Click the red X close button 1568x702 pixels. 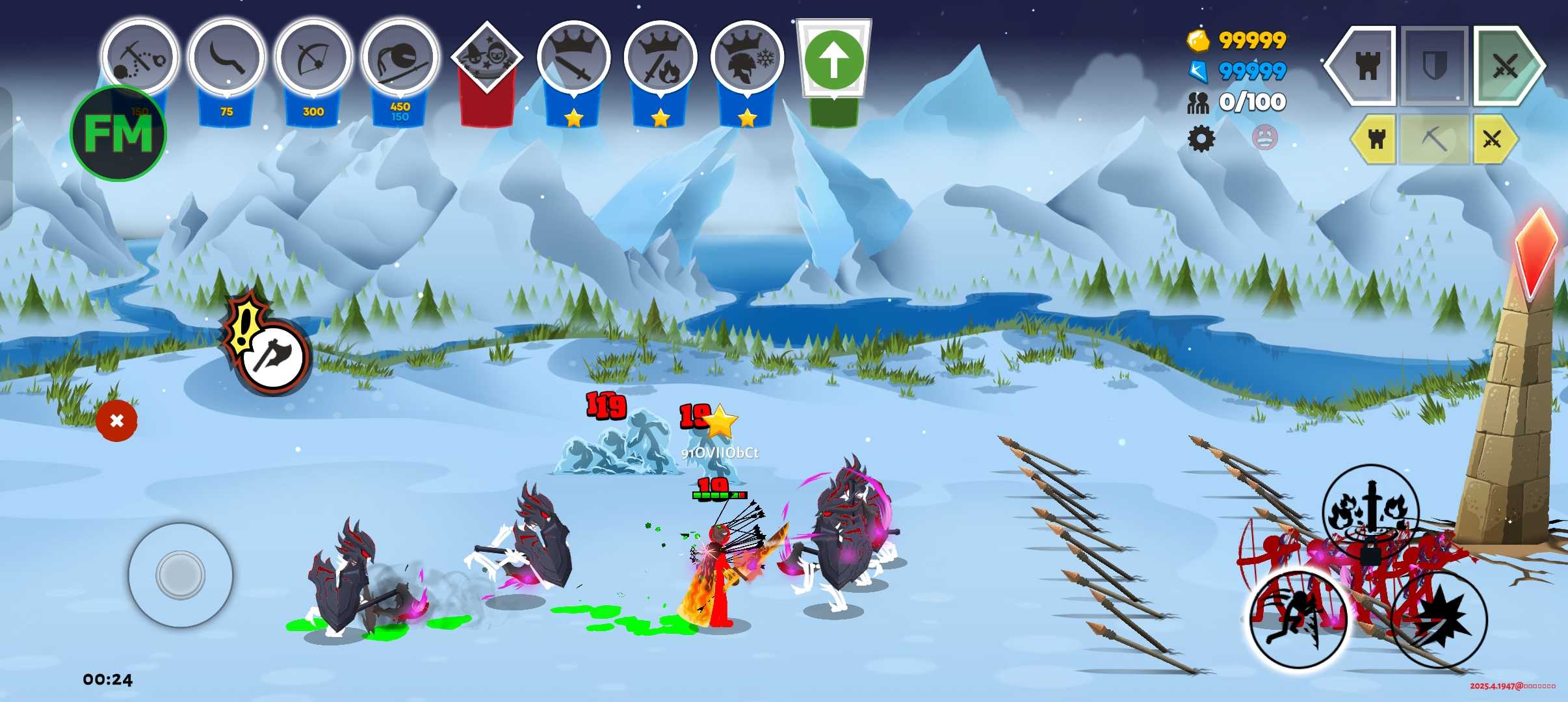tap(116, 421)
